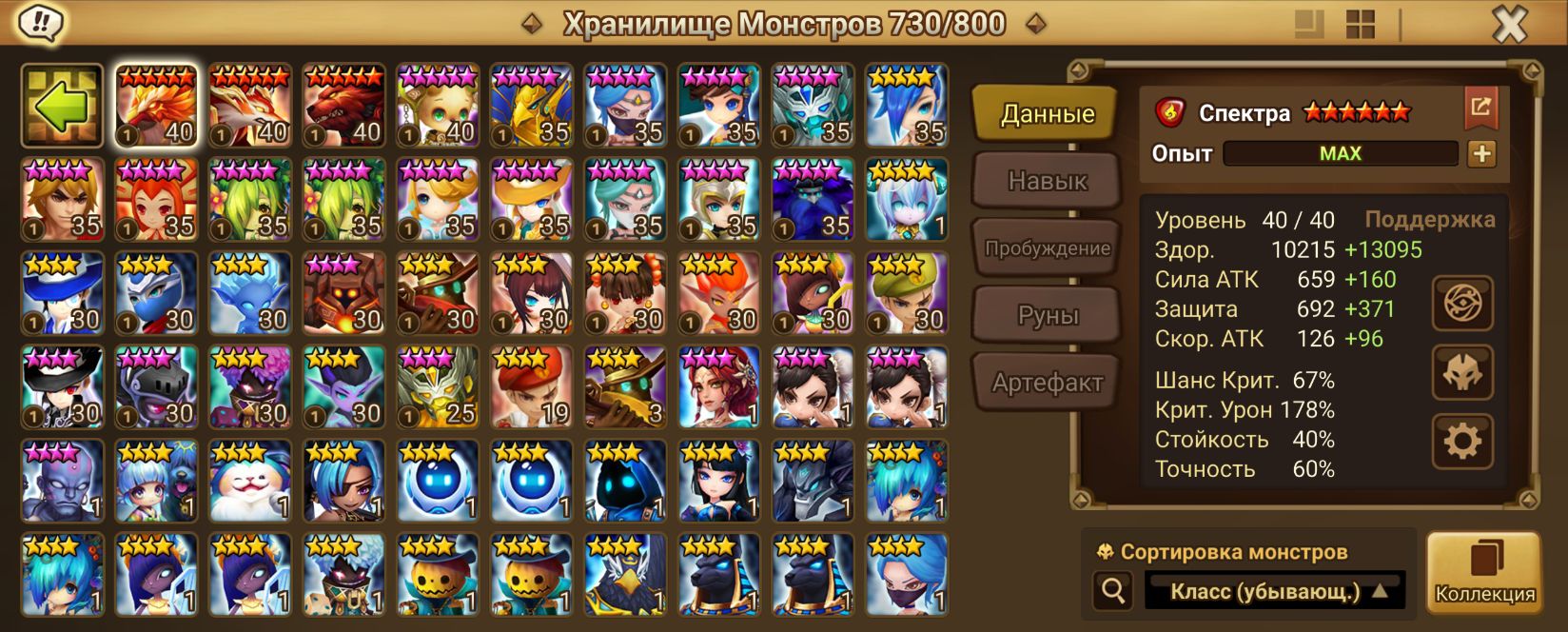
Task: Choose the level 25 monster
Action: [x=438, y=387]
